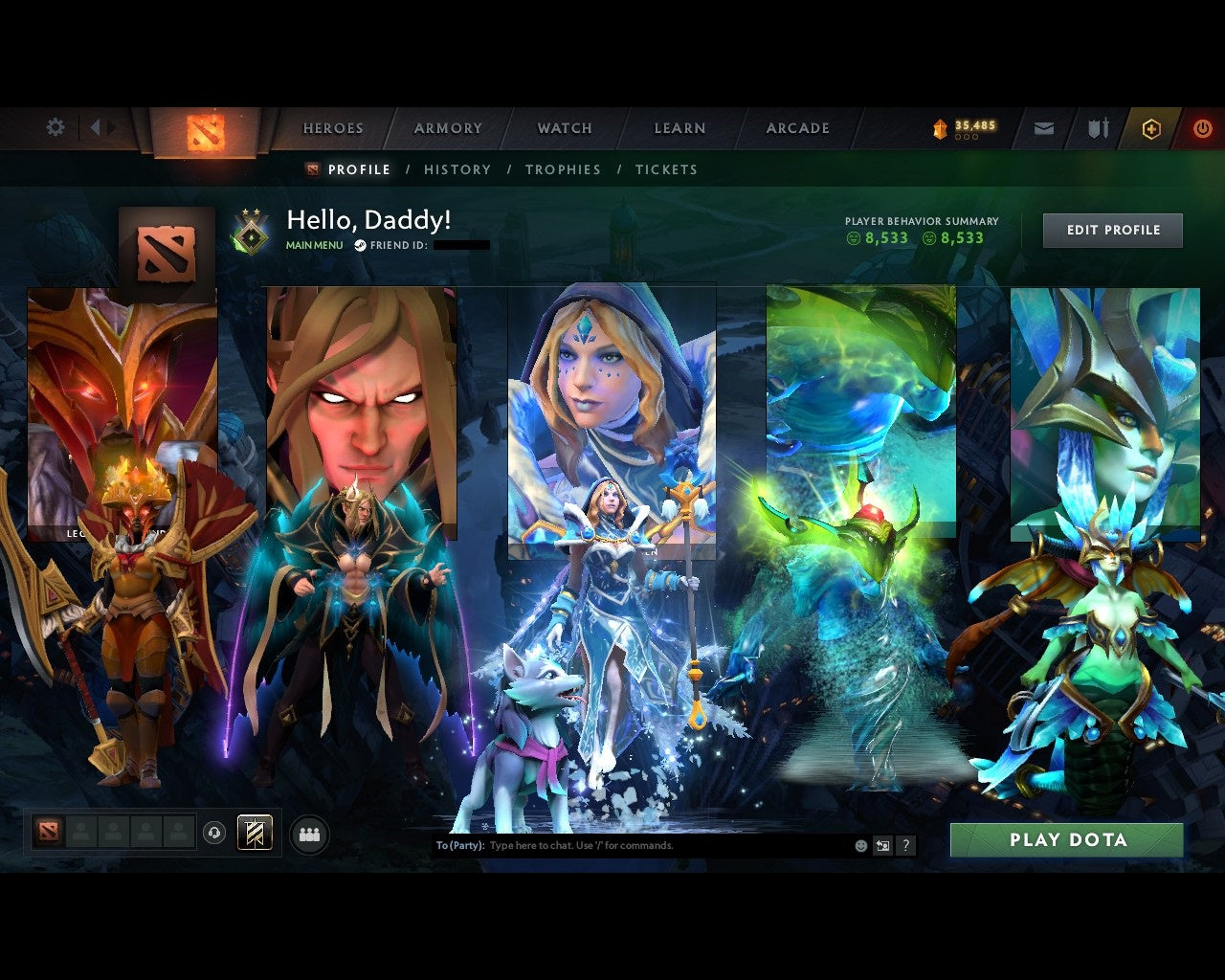Toggle voice chat with the headset icon
The height and width of the screenshot is (980, 1225).
[212, 833]
